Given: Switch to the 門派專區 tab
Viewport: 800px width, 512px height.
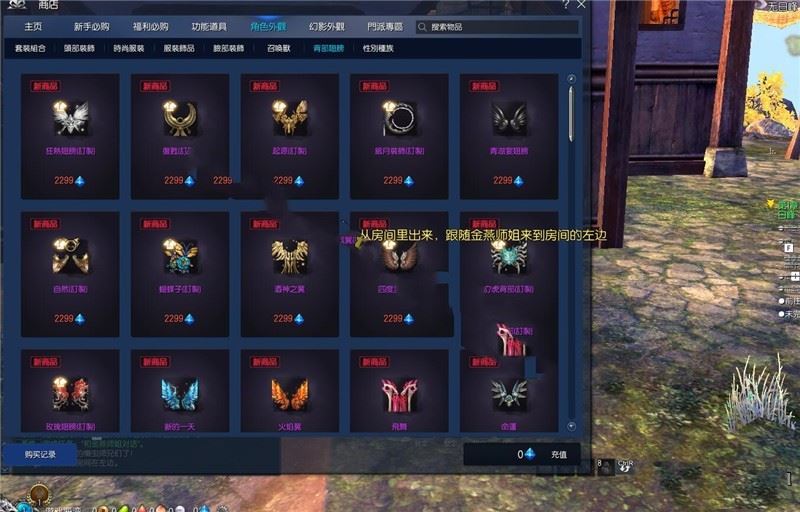Looking at the screenshot, I should [385, 27].
